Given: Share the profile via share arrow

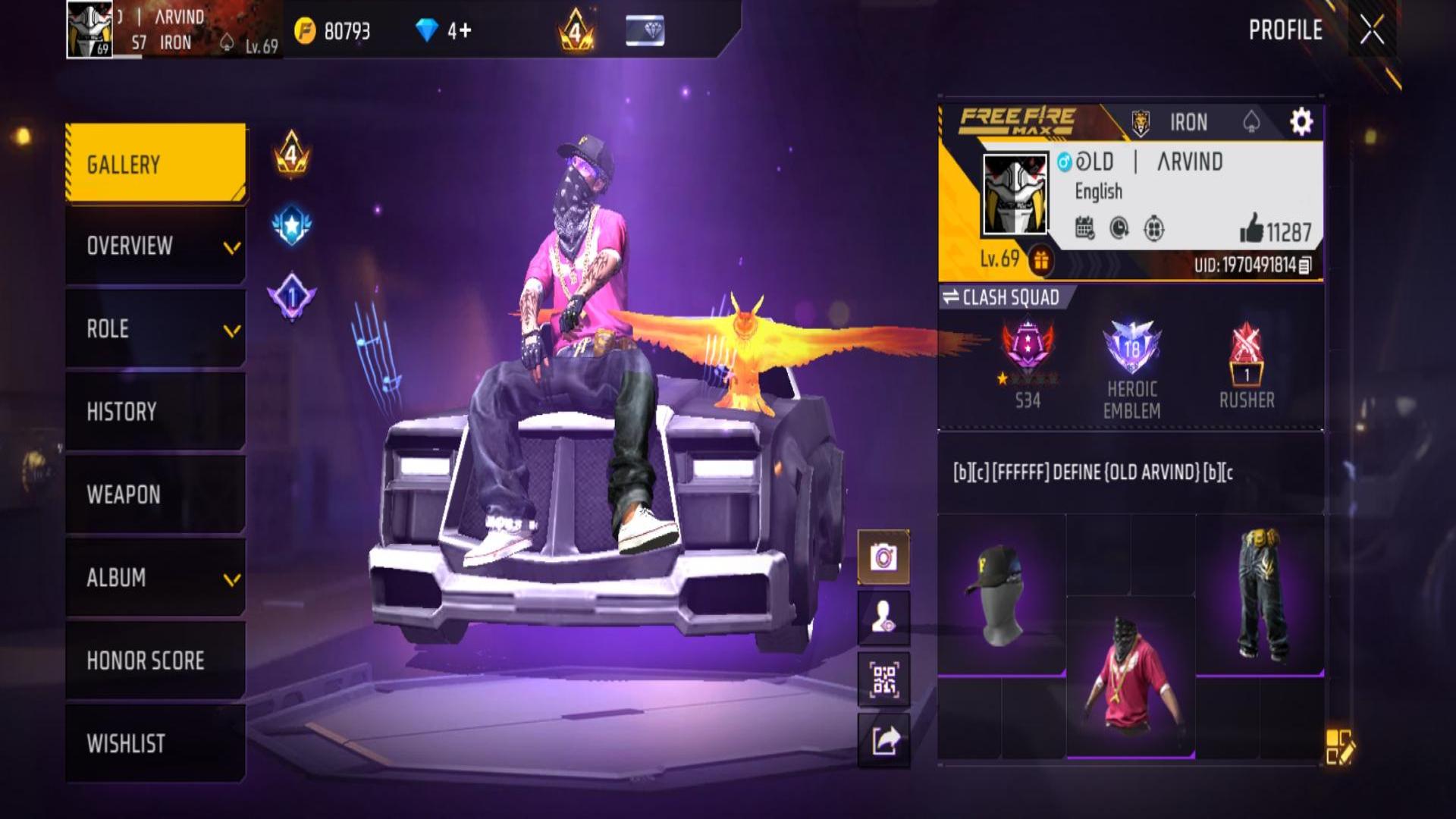Looking at the screenshot, I should [883, 740].
